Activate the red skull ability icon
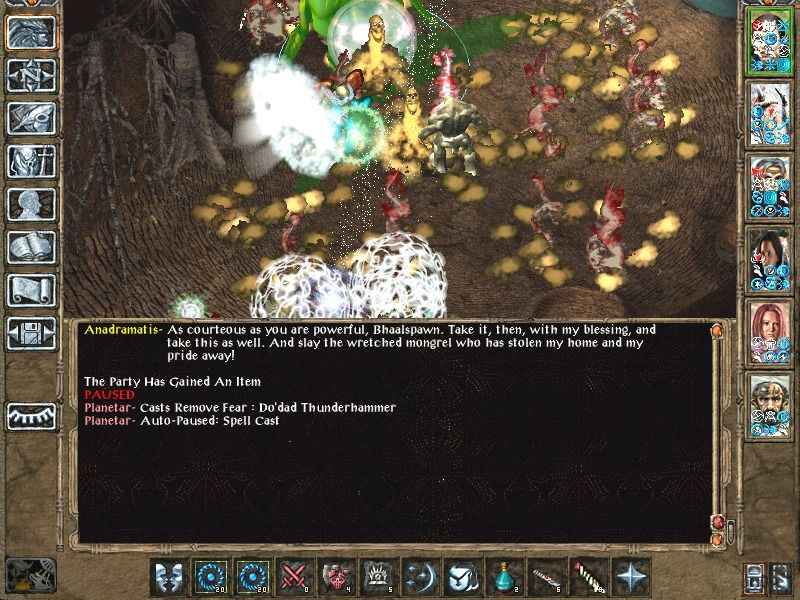The width and height of the screenshot is (800, 600). [337, 577]
